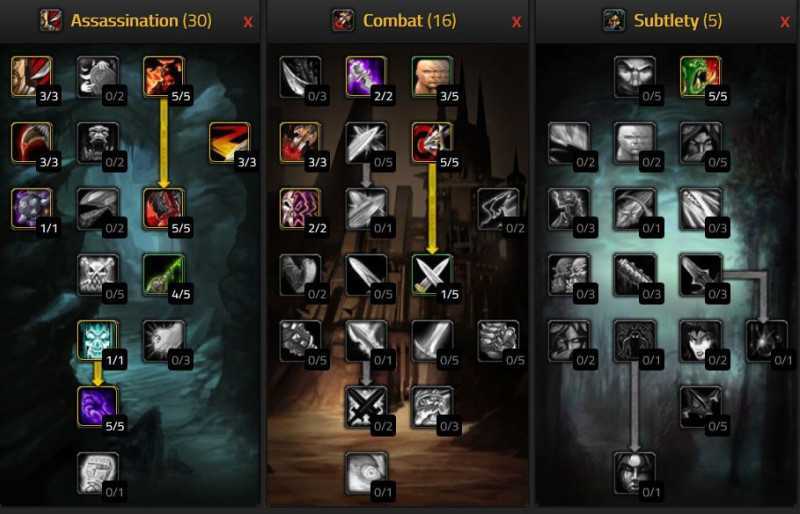The width and height of the screenshot is (800, 514).
Task: Select the Malice talent at 5/5
Action: [163, 75]
